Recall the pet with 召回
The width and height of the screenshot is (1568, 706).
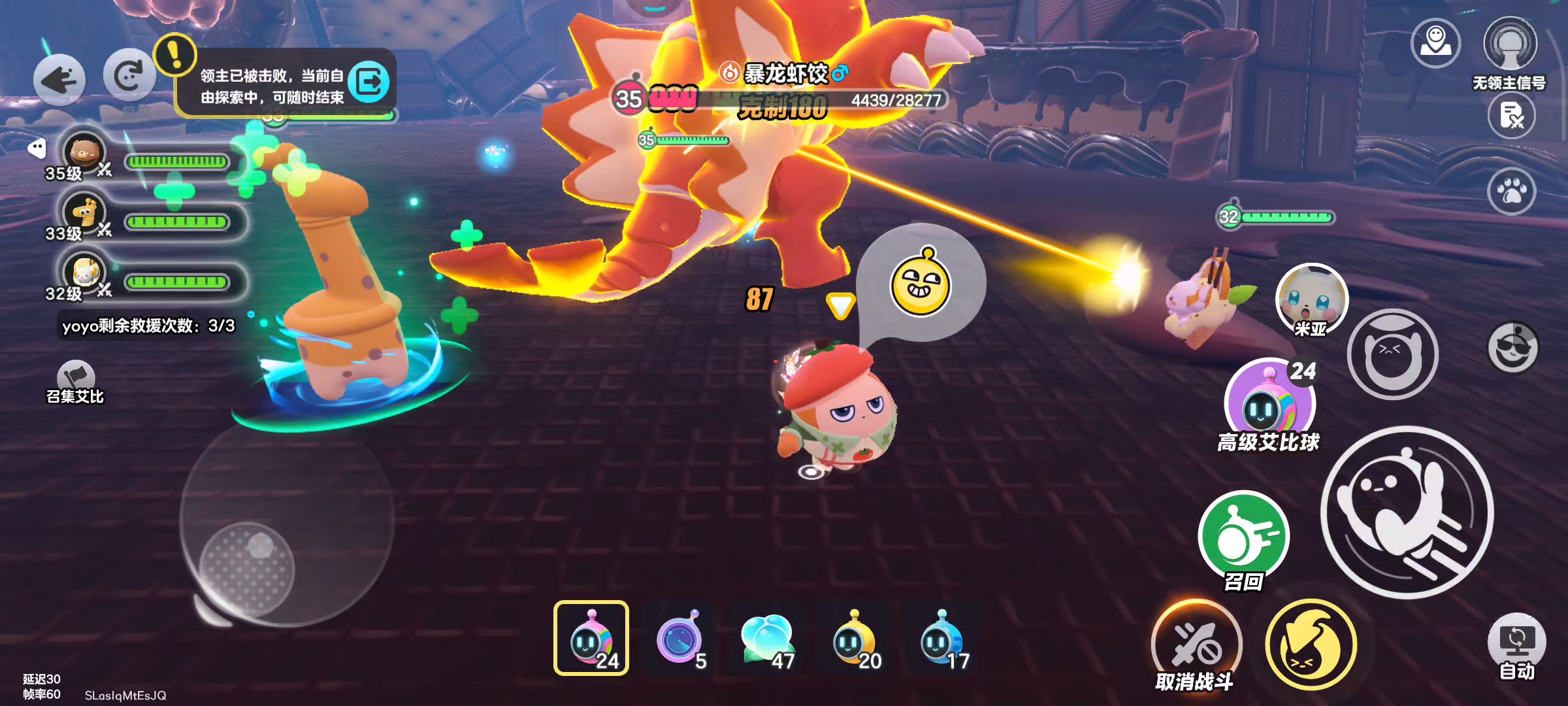point(1243,536)
